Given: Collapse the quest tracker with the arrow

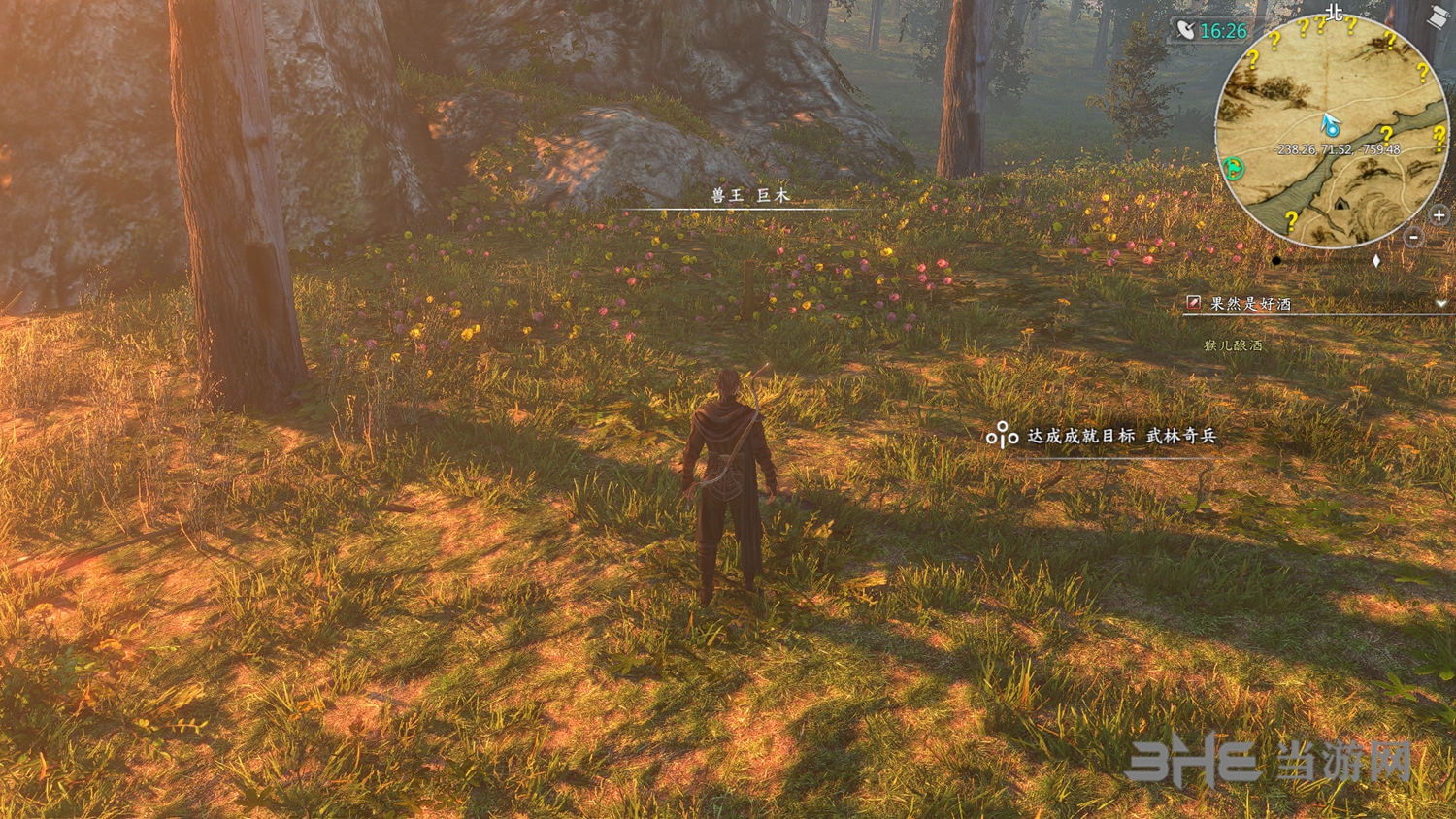Looking at the screenshot, I should (x=1441, y=304).
